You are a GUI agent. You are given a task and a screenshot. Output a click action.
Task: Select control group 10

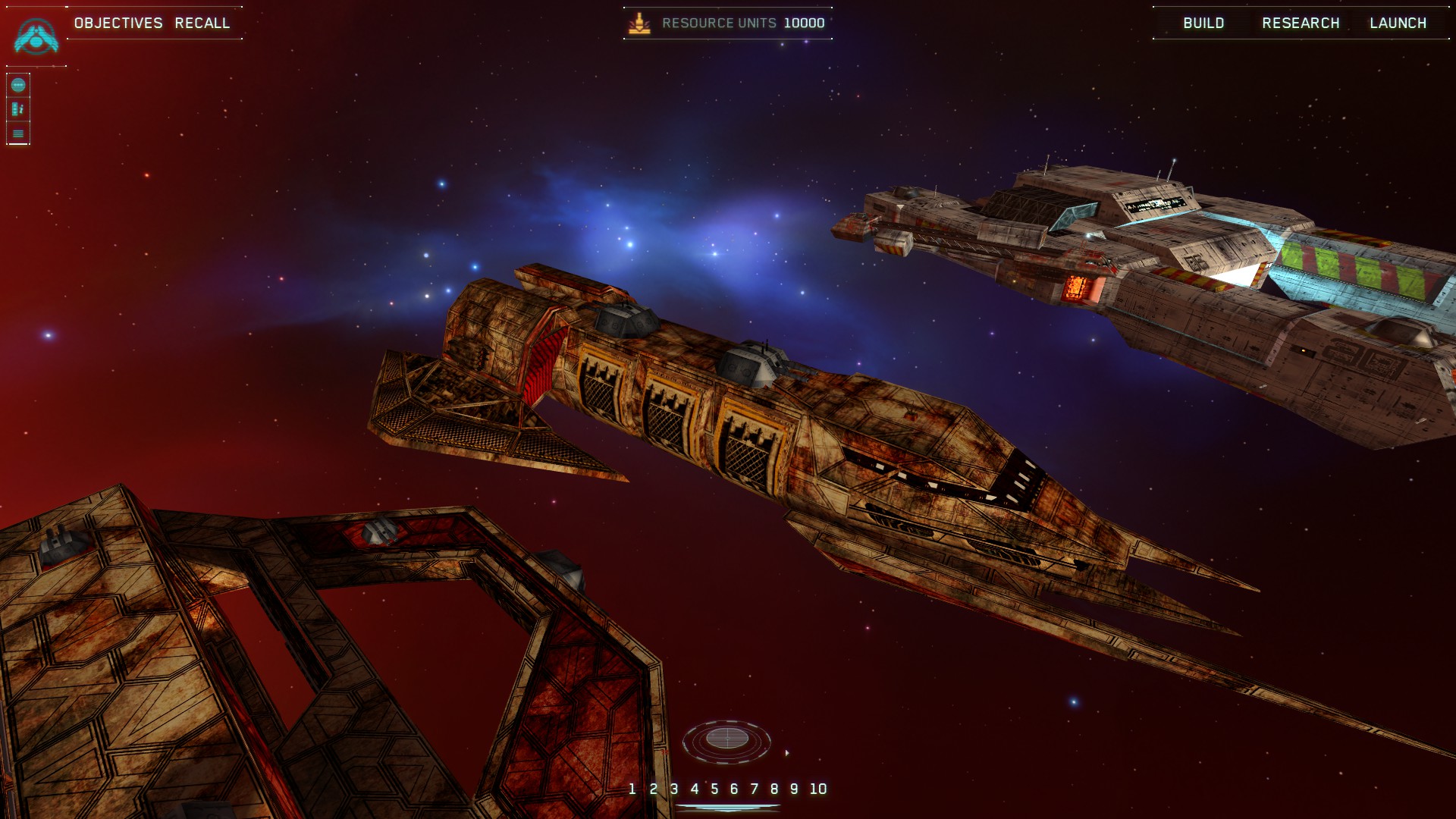[817, 789]
